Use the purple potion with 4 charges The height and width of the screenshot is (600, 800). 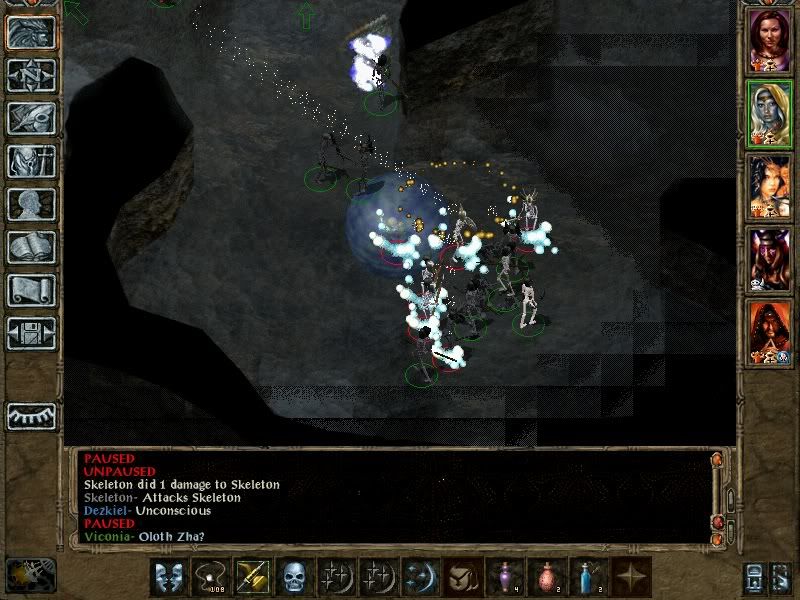tap(505, 577)
